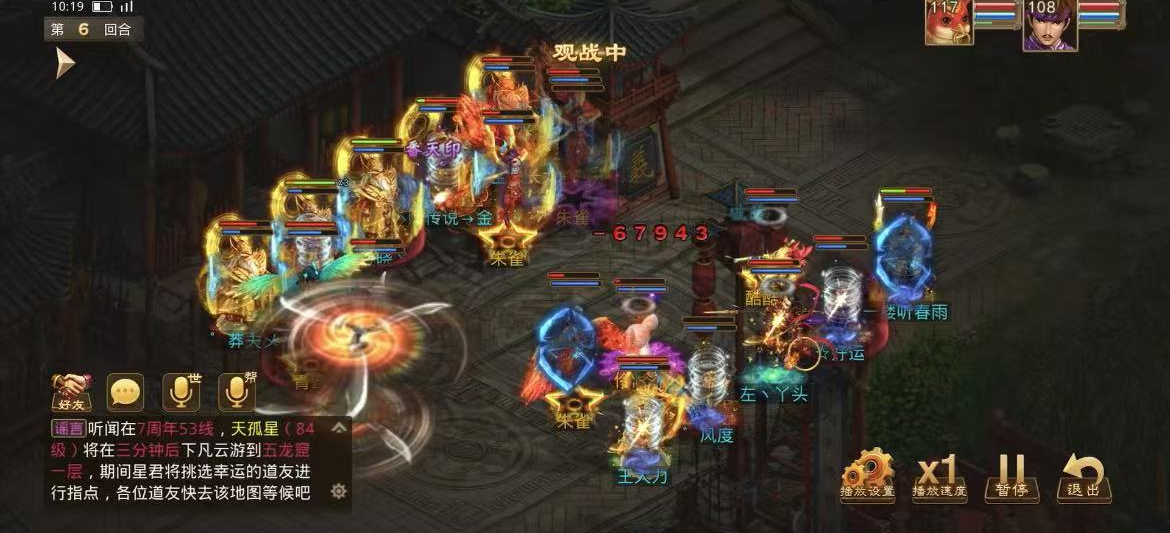Expand the chat box with up arrow
The image size is (1170, 533).
(338, 429)
